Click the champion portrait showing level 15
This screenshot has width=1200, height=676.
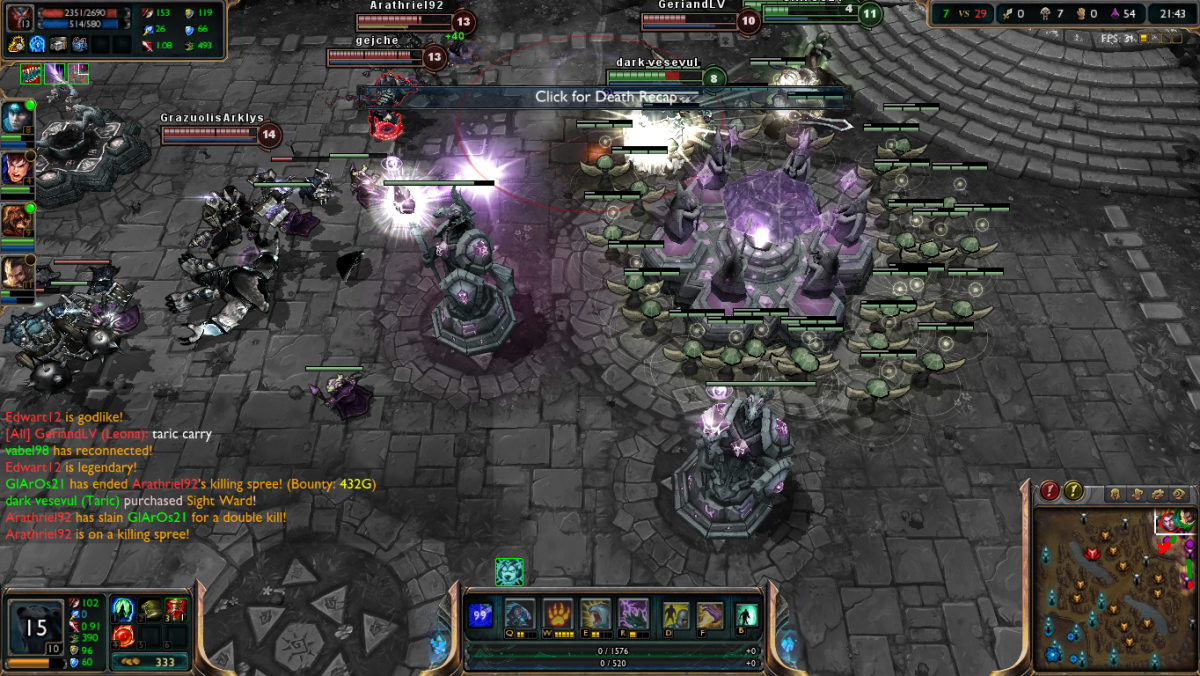tap(36, 627)
